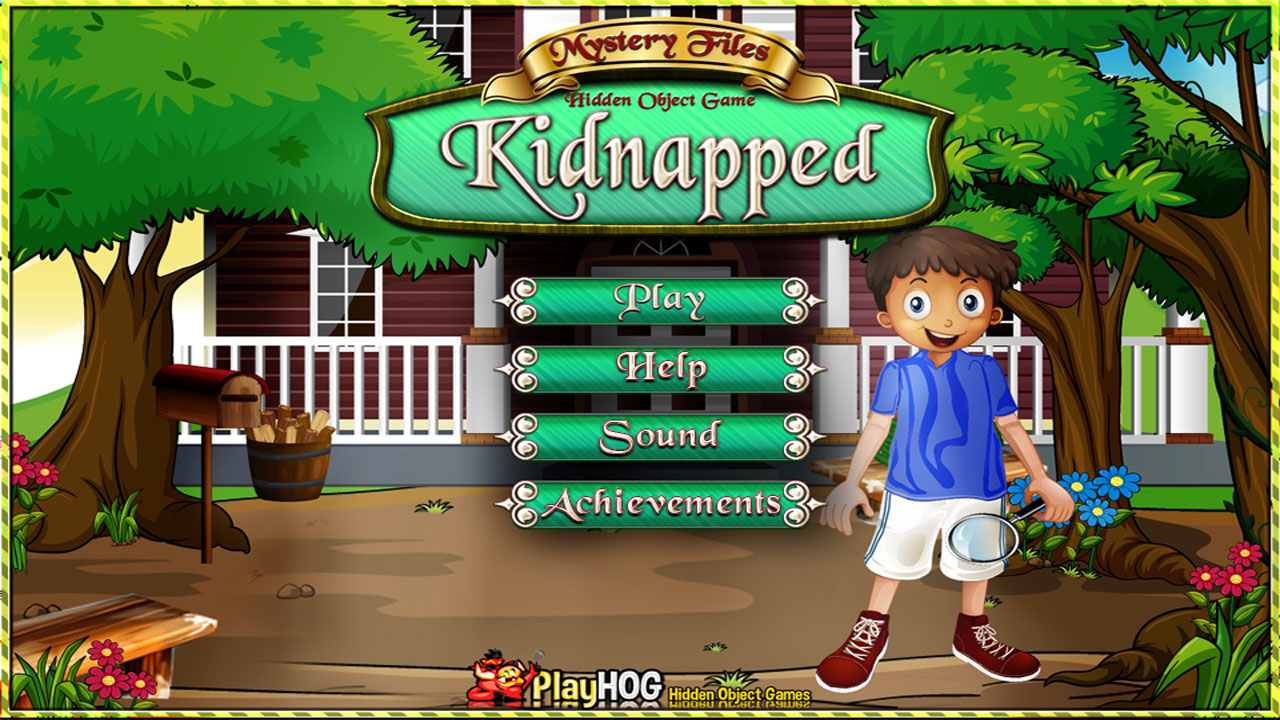Click the scroll ornament left of Achievements
1280x720 pixels.
tap(524, 504)
